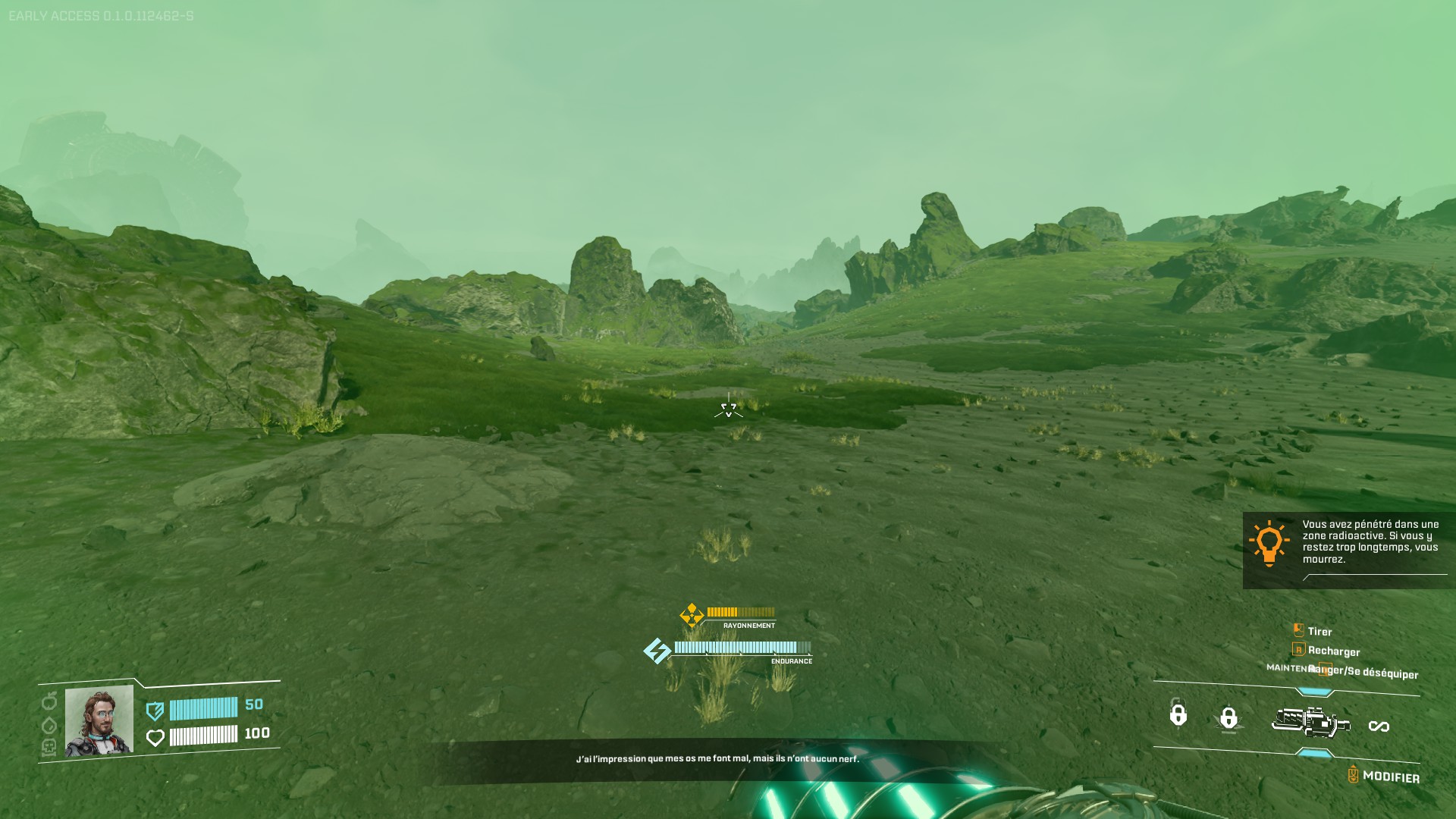
Task: Click the apple hunger status icon
Action: (49, 701)
